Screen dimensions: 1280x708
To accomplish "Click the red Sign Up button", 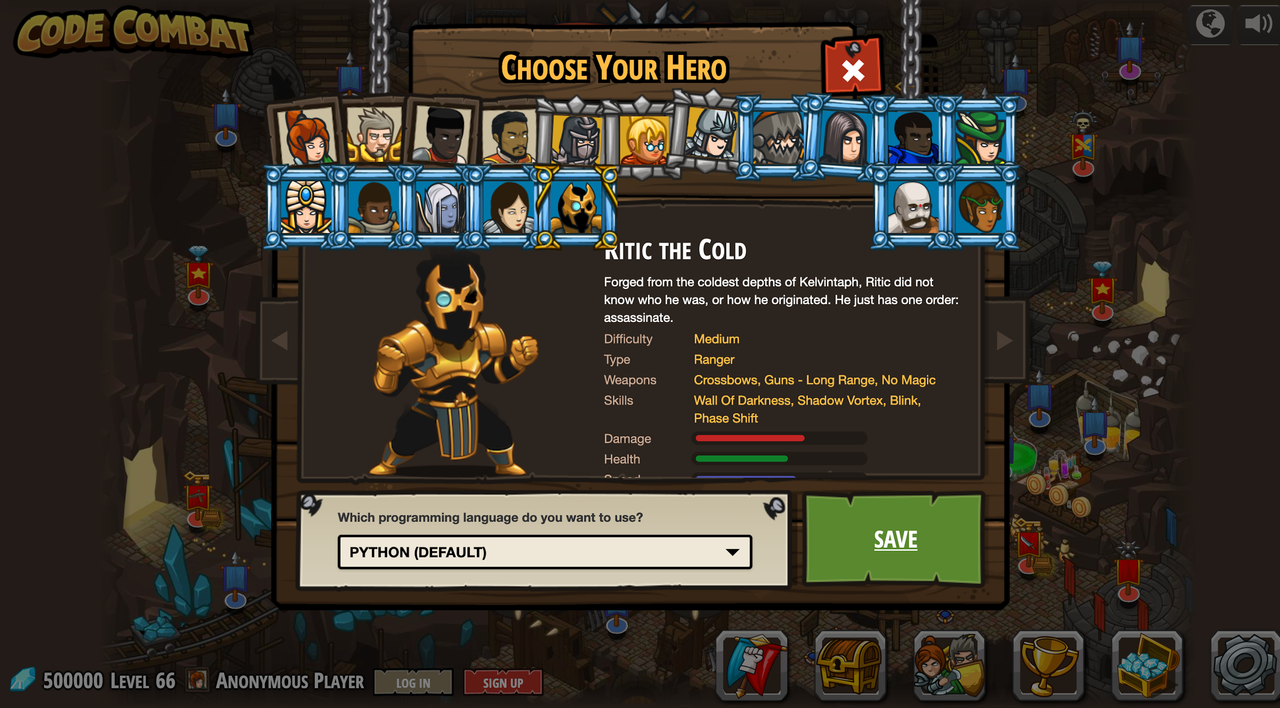I will tap(503, 683).
